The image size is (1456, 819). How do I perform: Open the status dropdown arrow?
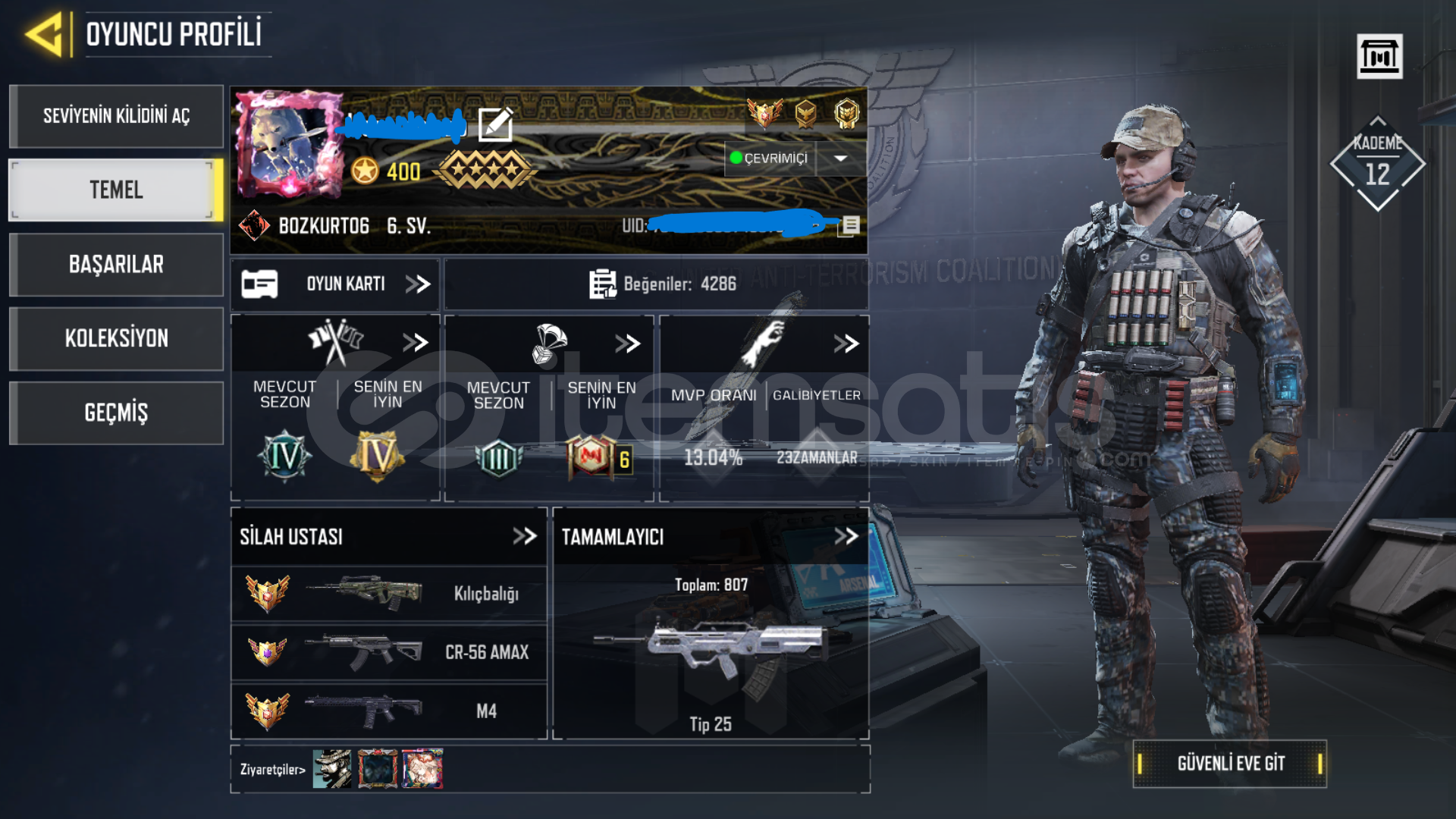coord(840,159)
